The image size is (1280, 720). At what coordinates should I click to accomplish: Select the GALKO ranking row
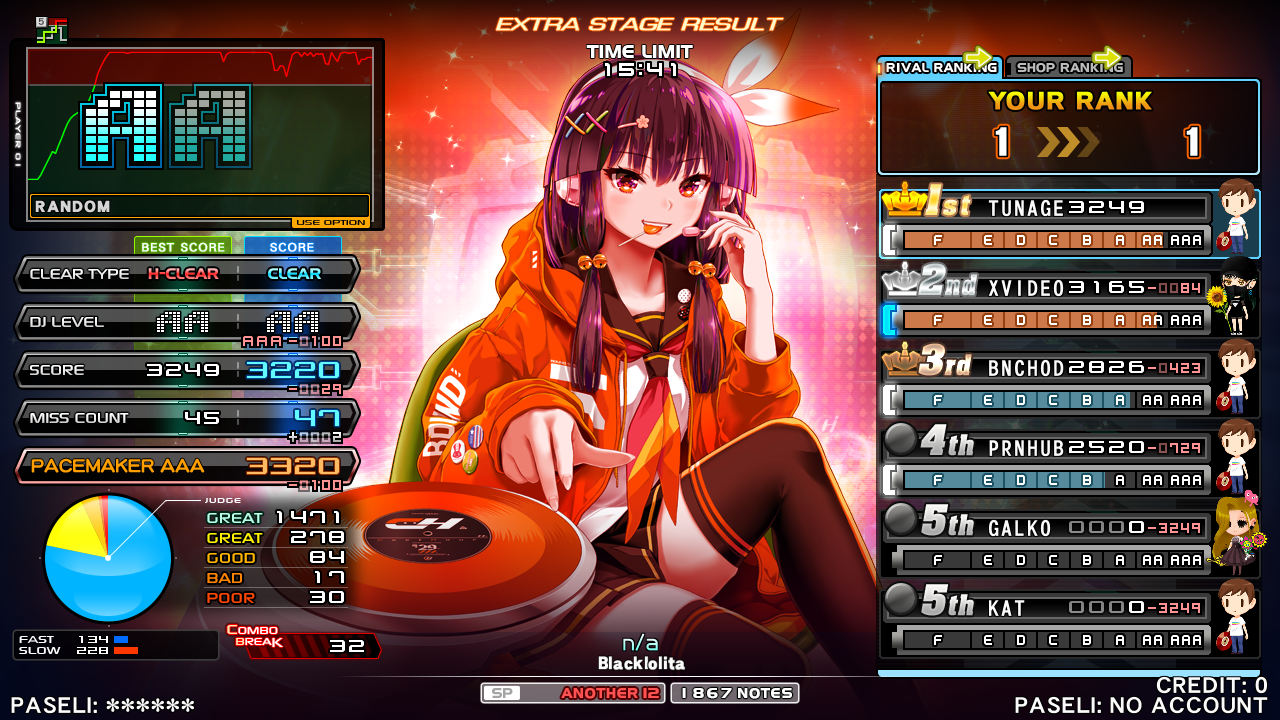[x=1046, y=543]
